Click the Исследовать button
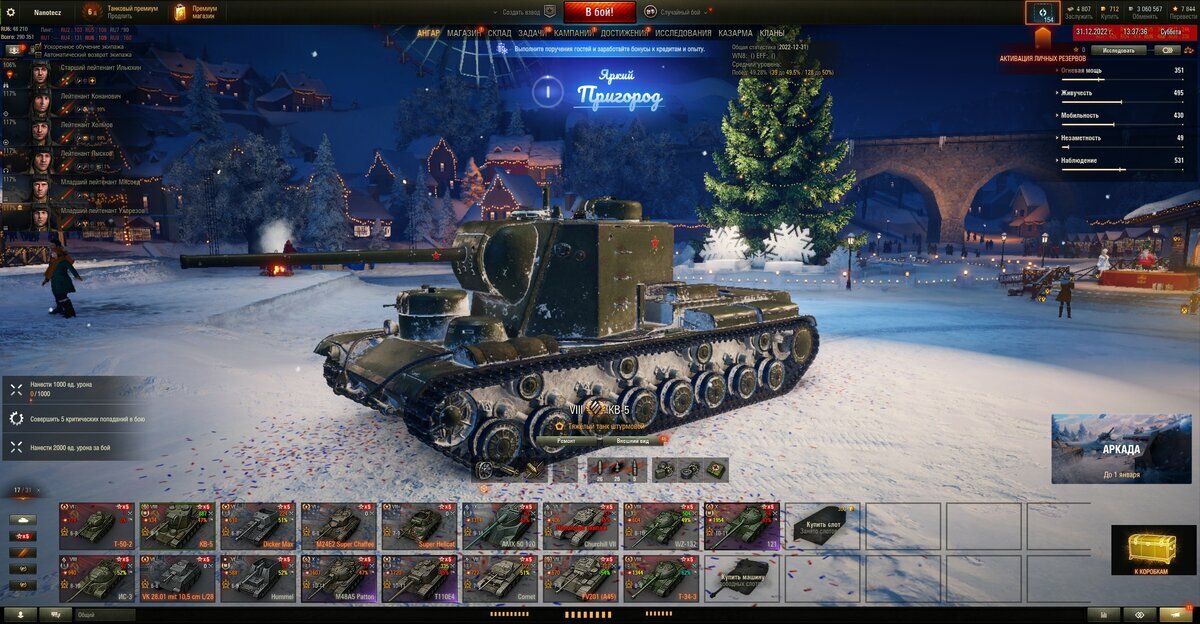1200x624 pixels. click(x=1118, y=49)
